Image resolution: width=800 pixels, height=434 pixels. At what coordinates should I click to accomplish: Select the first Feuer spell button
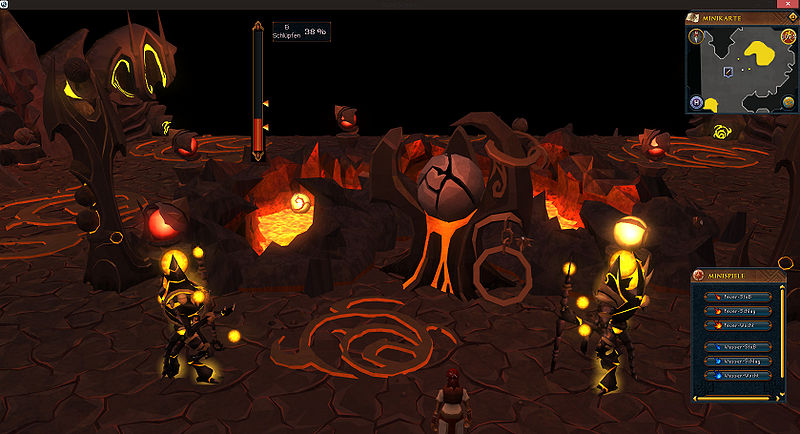pyautogui.click(x=736, y=297)
